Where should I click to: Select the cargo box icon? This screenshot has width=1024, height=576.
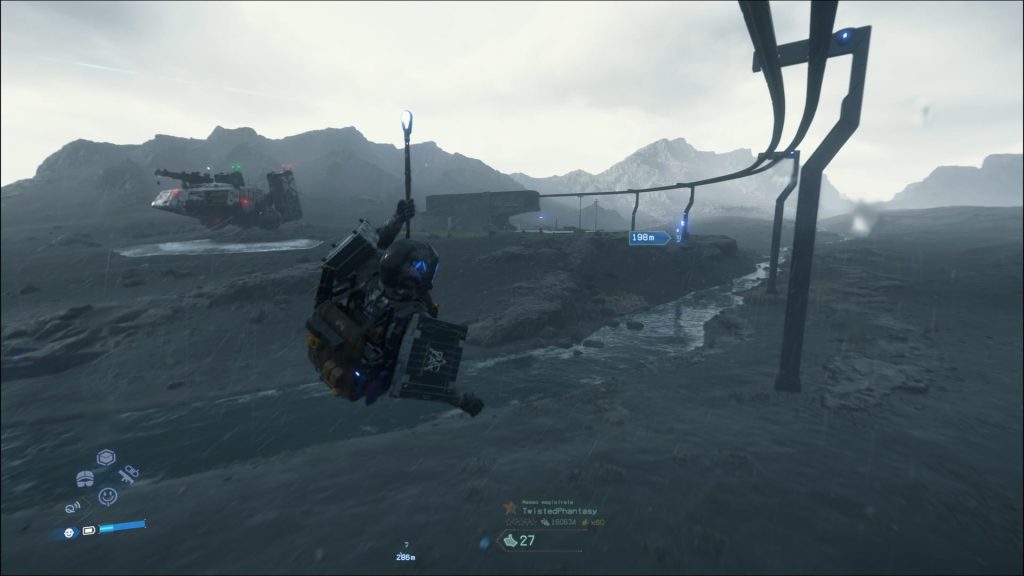[106, 458]
